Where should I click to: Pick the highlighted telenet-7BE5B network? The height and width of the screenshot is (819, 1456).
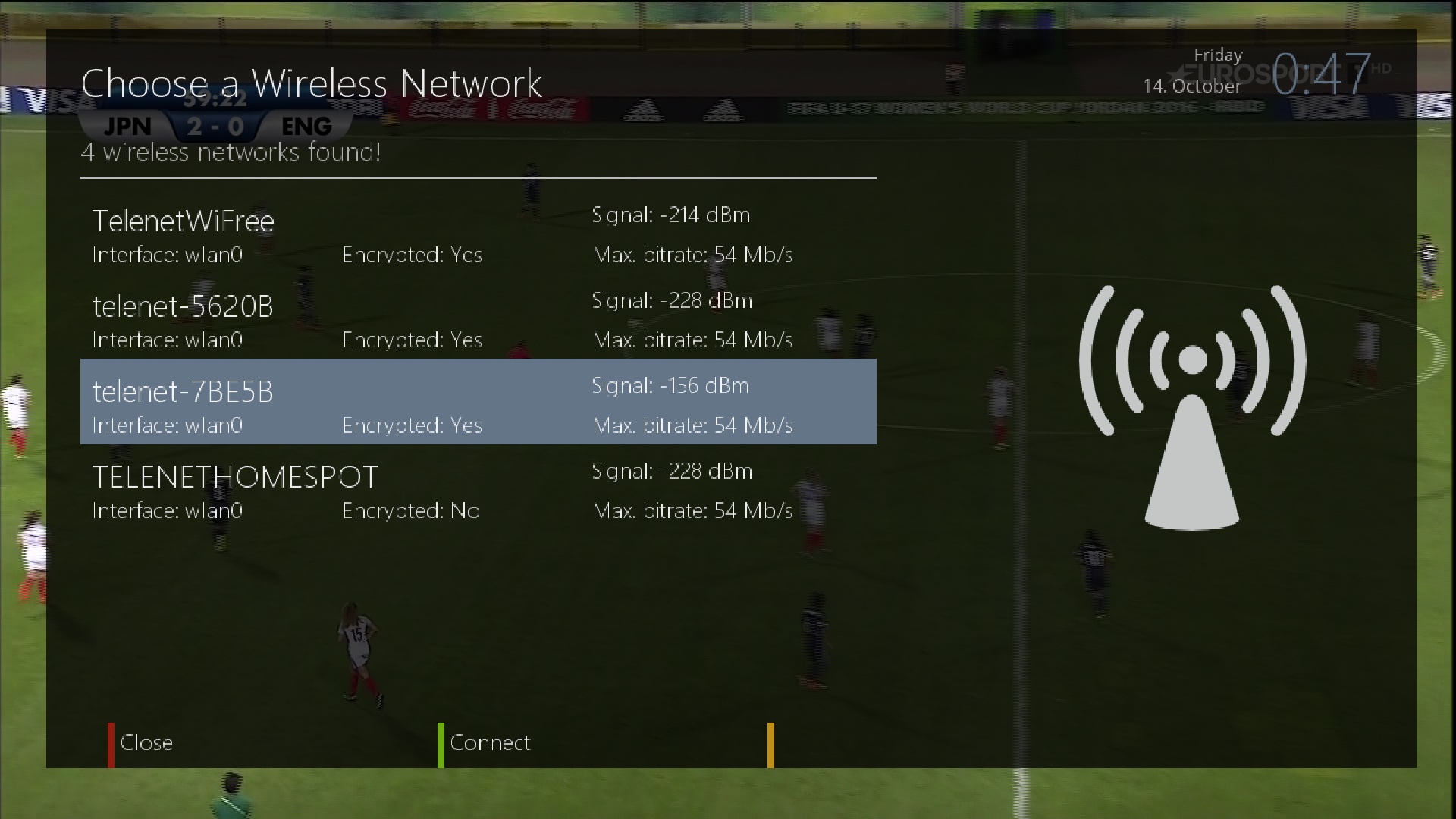[478, 402]
